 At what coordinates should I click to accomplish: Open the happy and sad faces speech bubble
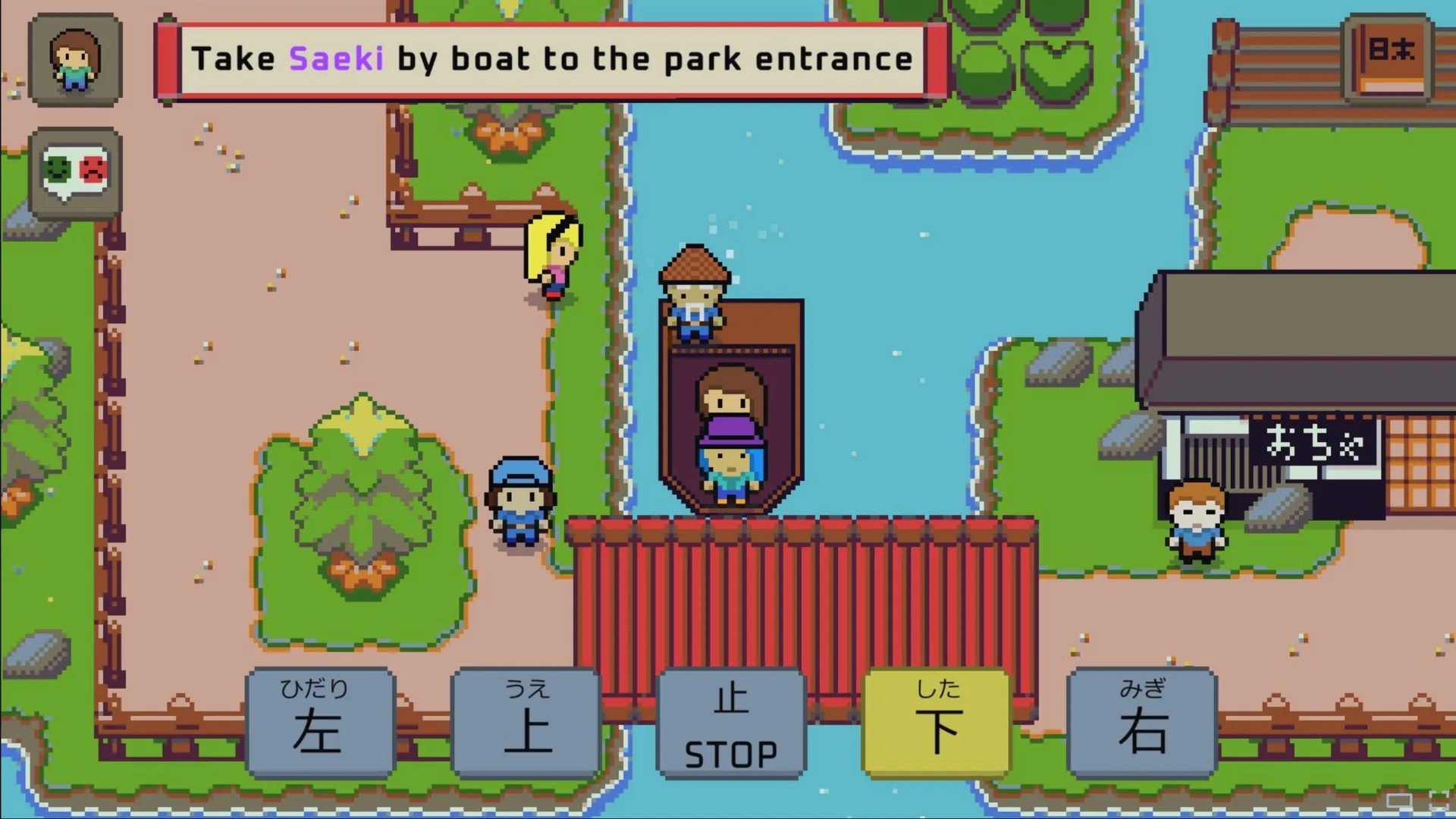pos(74,172)
